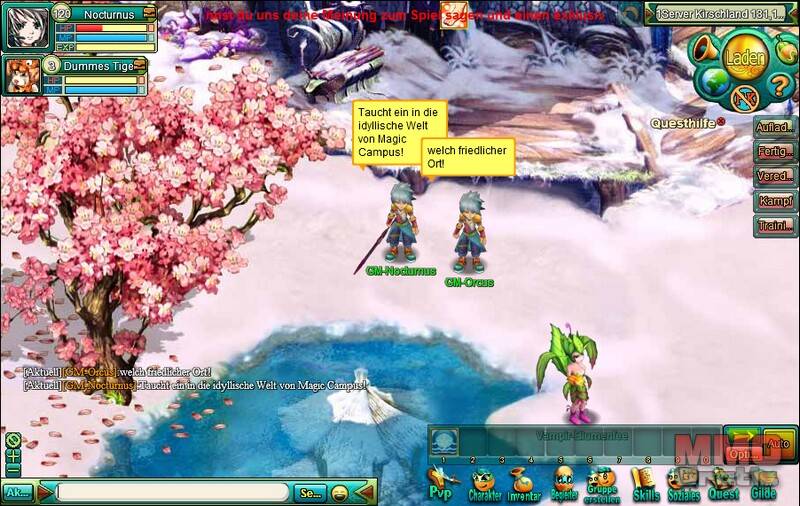Open the Charakter menu
Viewport: 800px width, 506px height.
[x=484, y=484]
